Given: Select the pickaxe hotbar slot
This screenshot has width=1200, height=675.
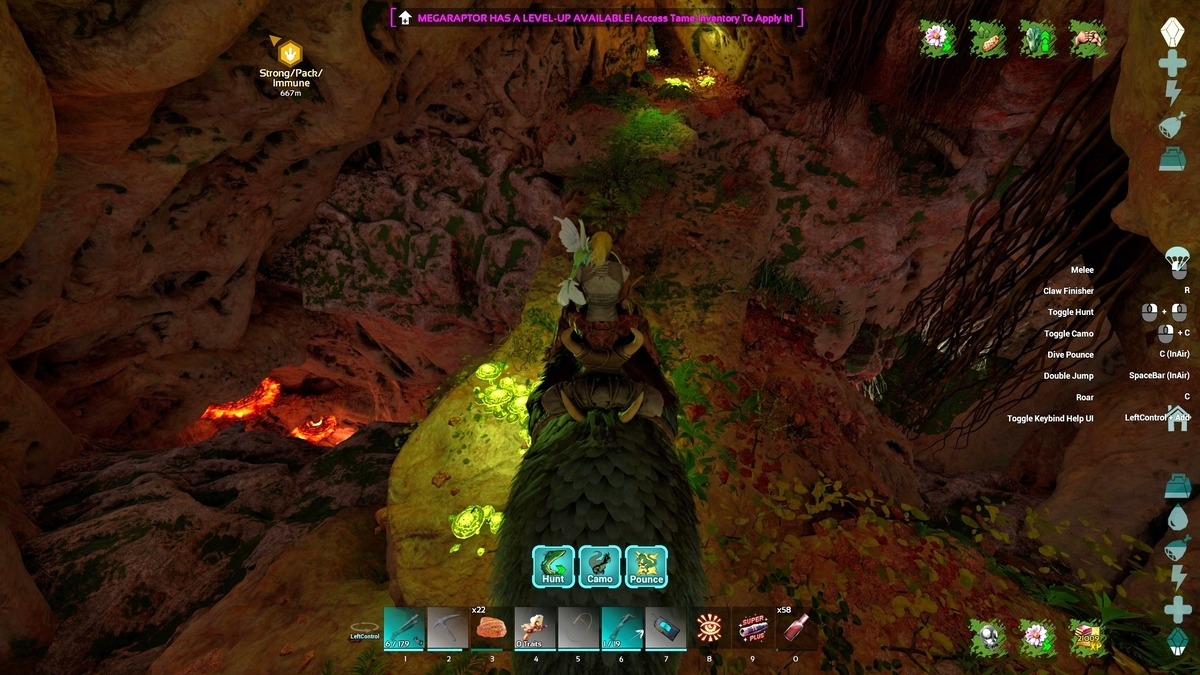Looking at the screenshot, I should (x=448, y=628).
